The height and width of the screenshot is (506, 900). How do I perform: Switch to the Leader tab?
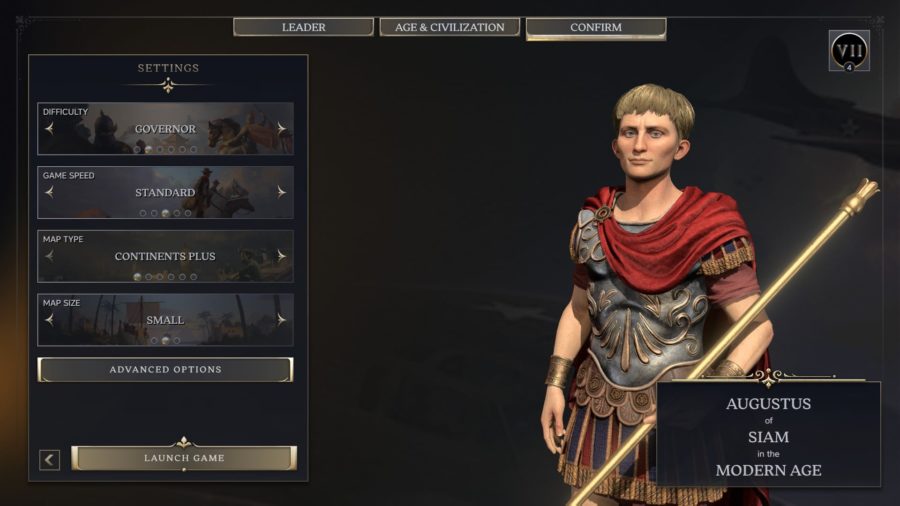click(x=304, y=27)
